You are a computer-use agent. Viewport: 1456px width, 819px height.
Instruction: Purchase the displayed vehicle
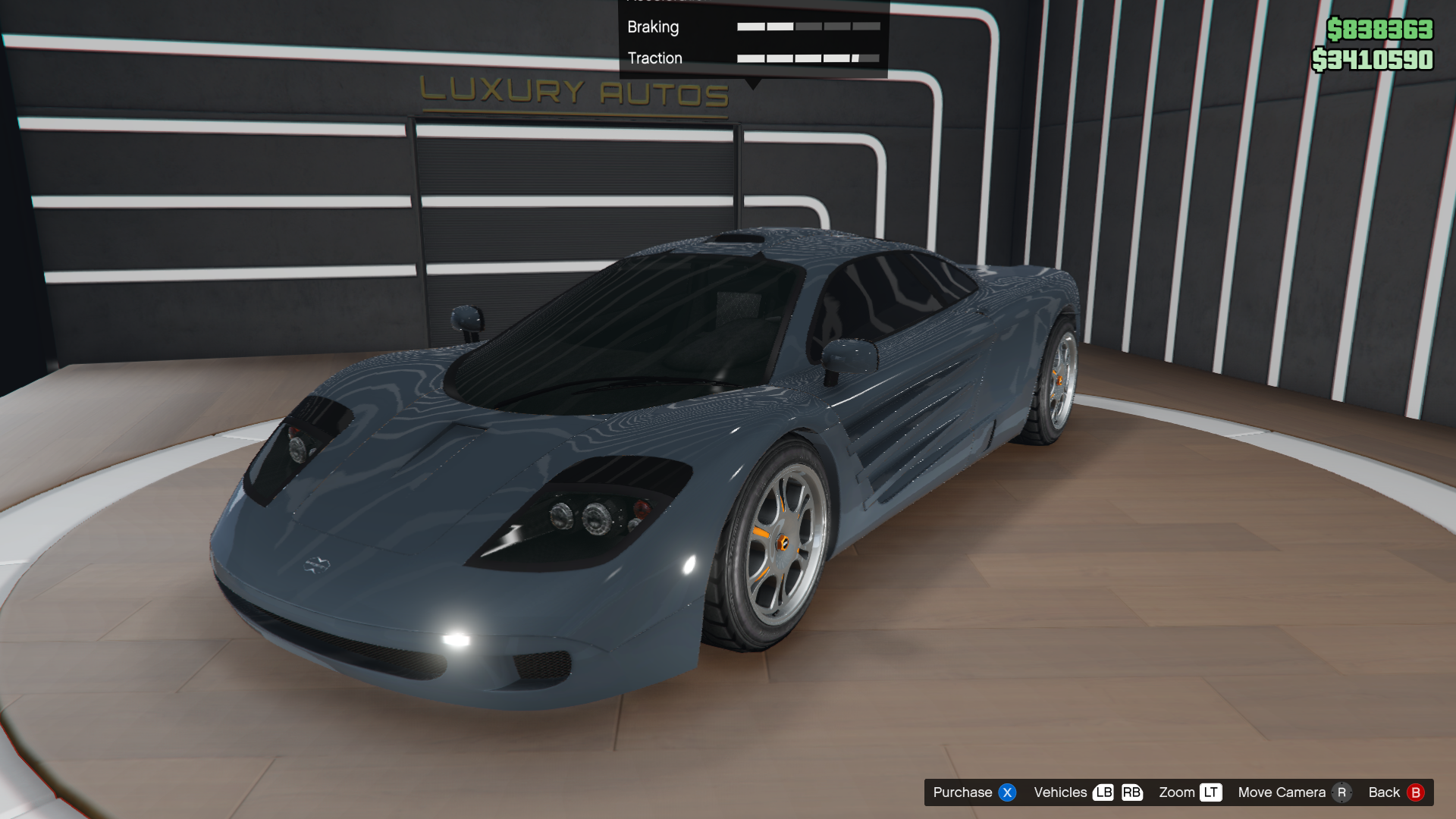coord(973,792)
